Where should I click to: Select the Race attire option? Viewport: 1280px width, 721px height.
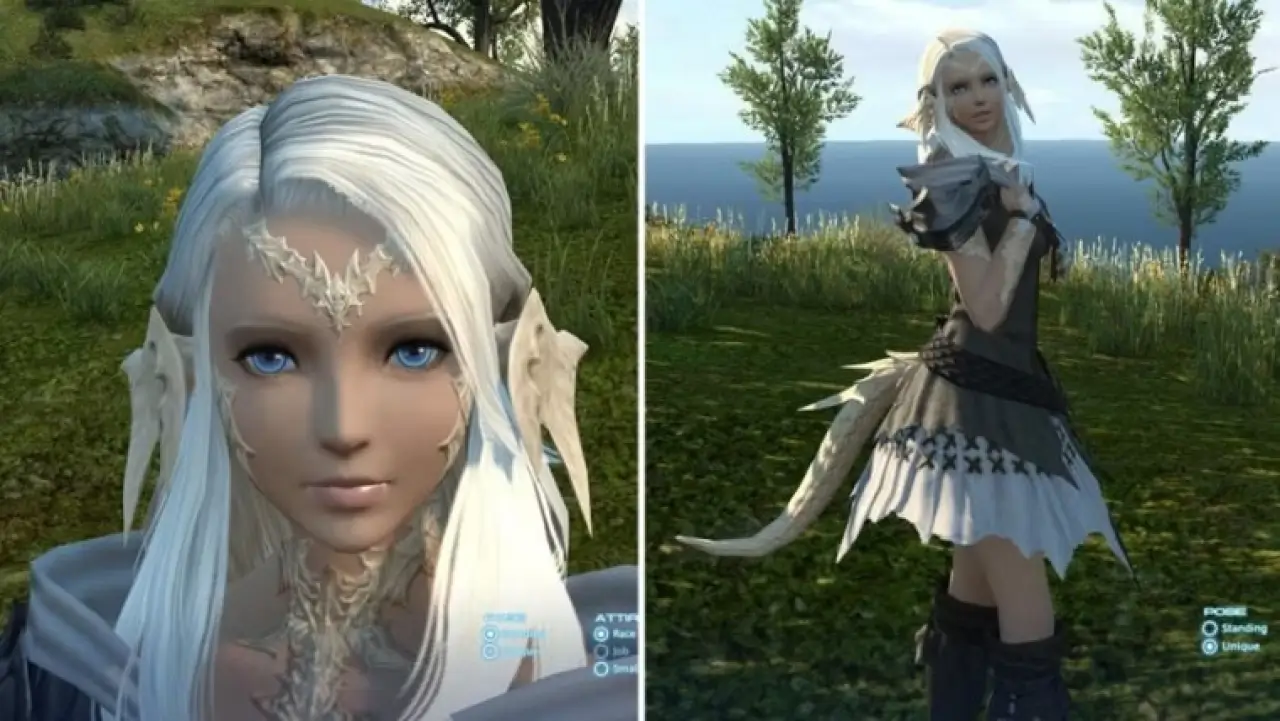[601, 634]
